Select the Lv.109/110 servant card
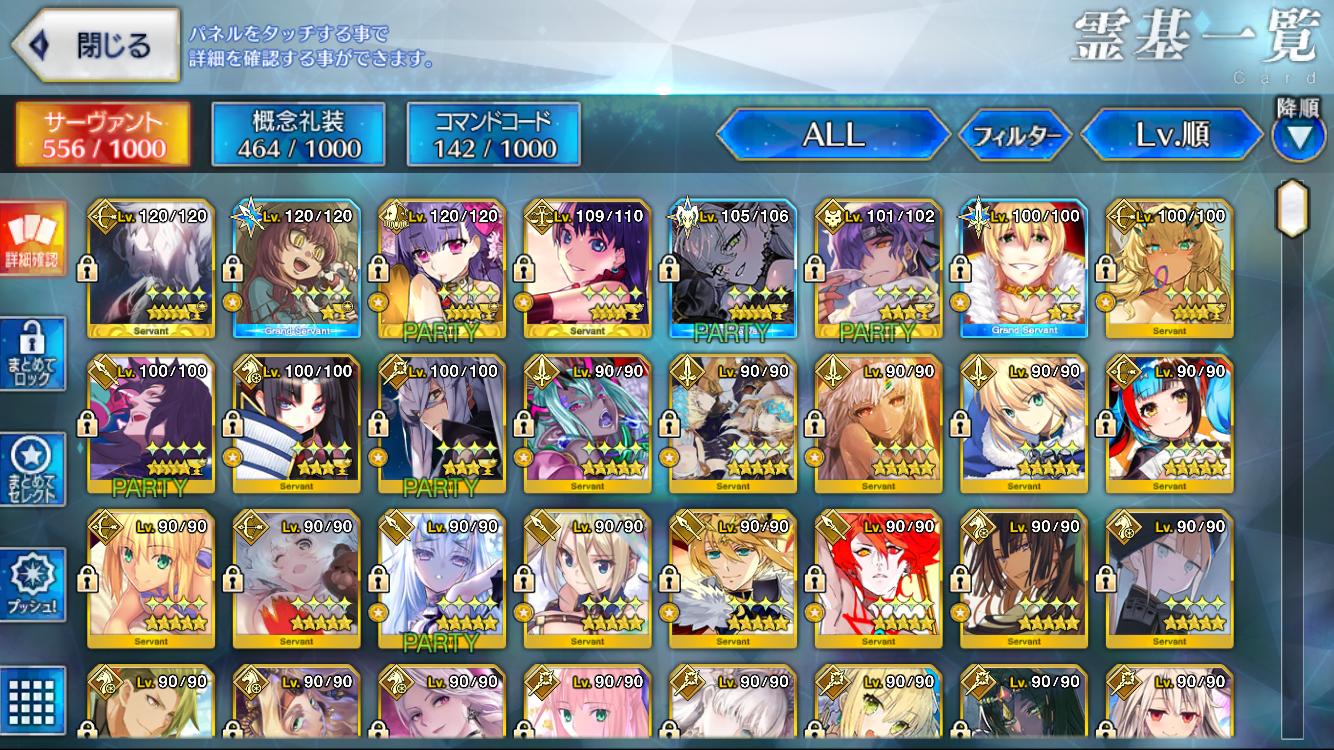This screenshot has width=1334, height=750. [587, 268]
